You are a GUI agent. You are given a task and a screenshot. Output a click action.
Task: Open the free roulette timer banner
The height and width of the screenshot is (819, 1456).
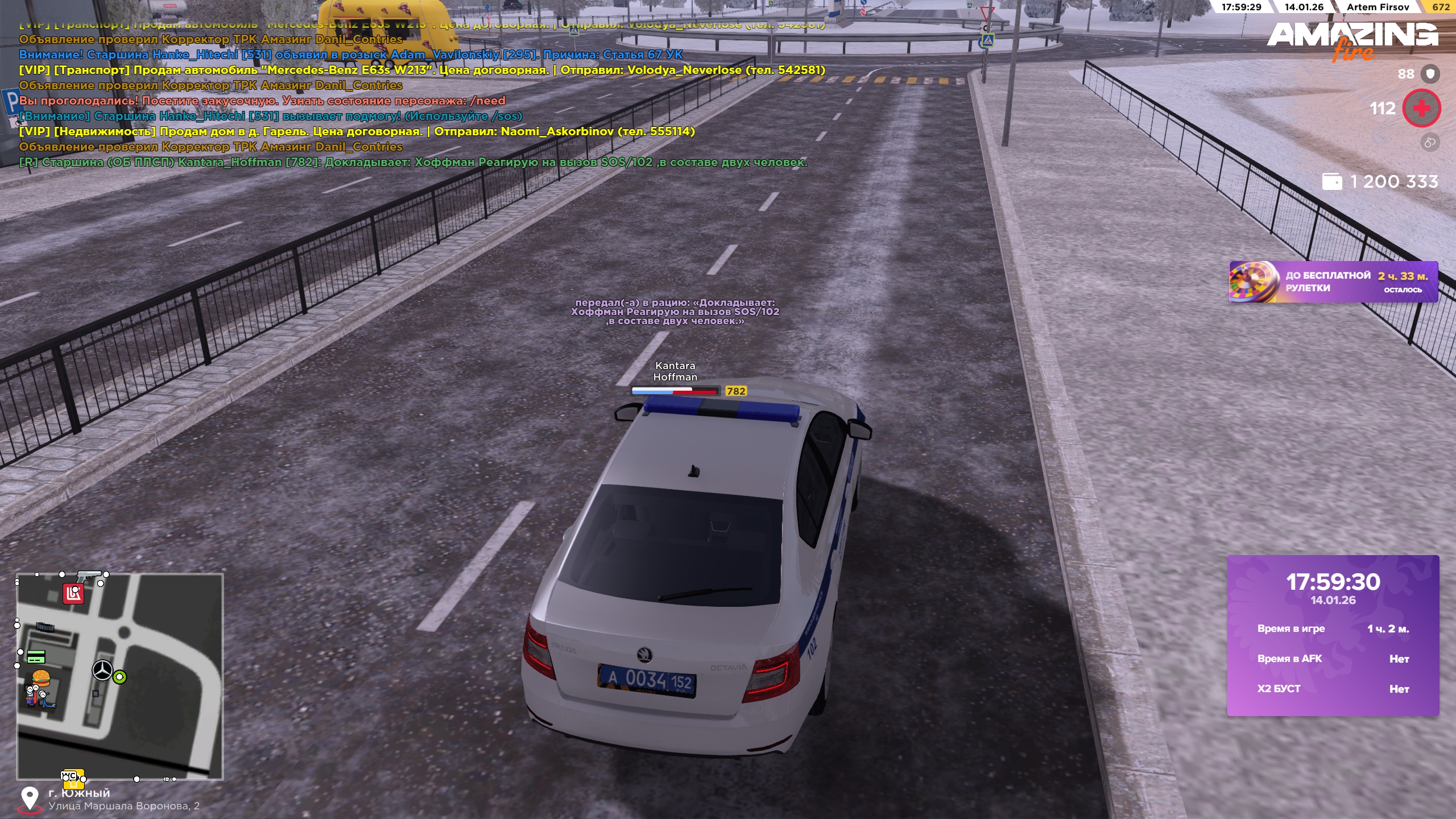coord(1333,282)
